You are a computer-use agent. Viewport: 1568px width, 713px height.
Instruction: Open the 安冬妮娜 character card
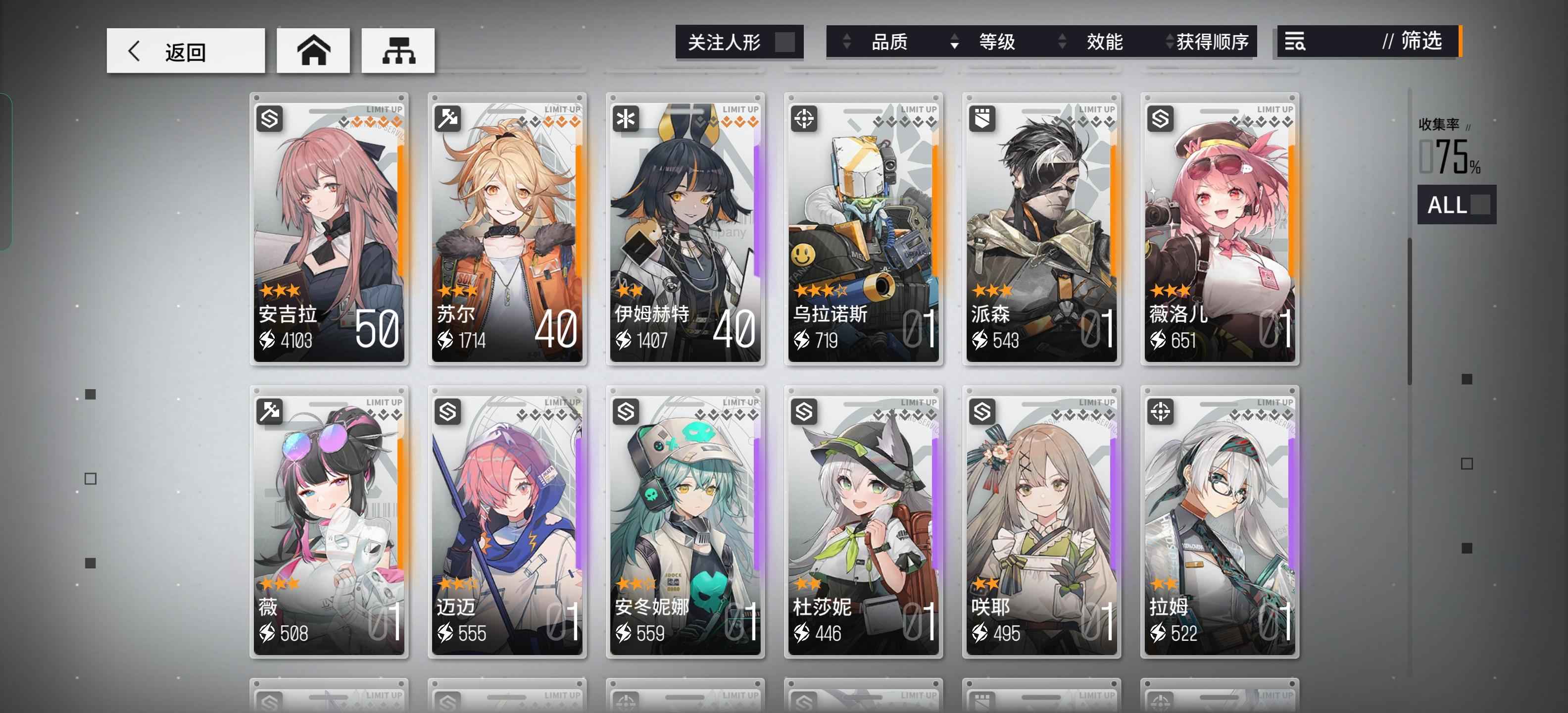[686, 522]
